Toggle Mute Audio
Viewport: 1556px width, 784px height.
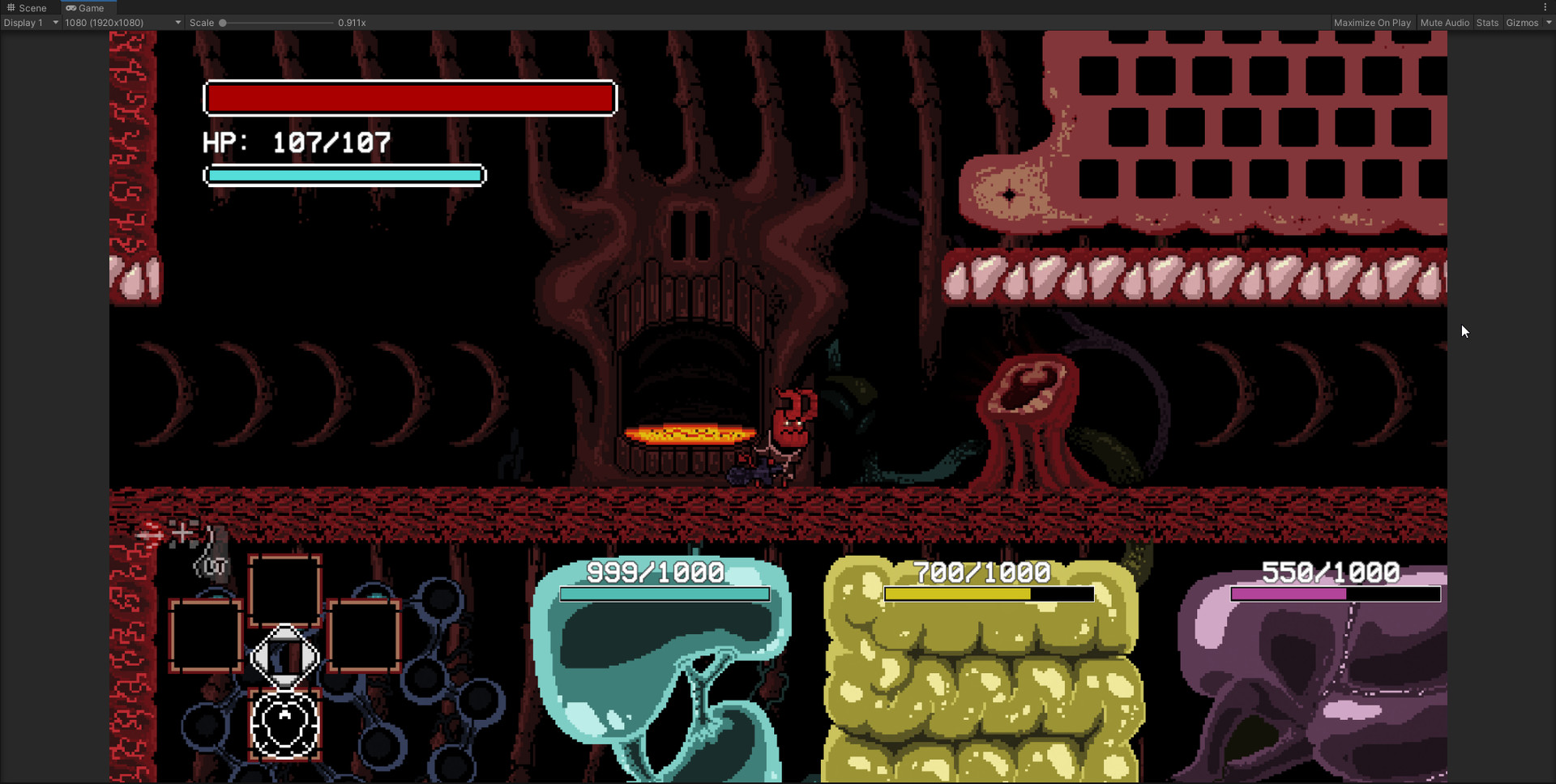(1445, 23)
